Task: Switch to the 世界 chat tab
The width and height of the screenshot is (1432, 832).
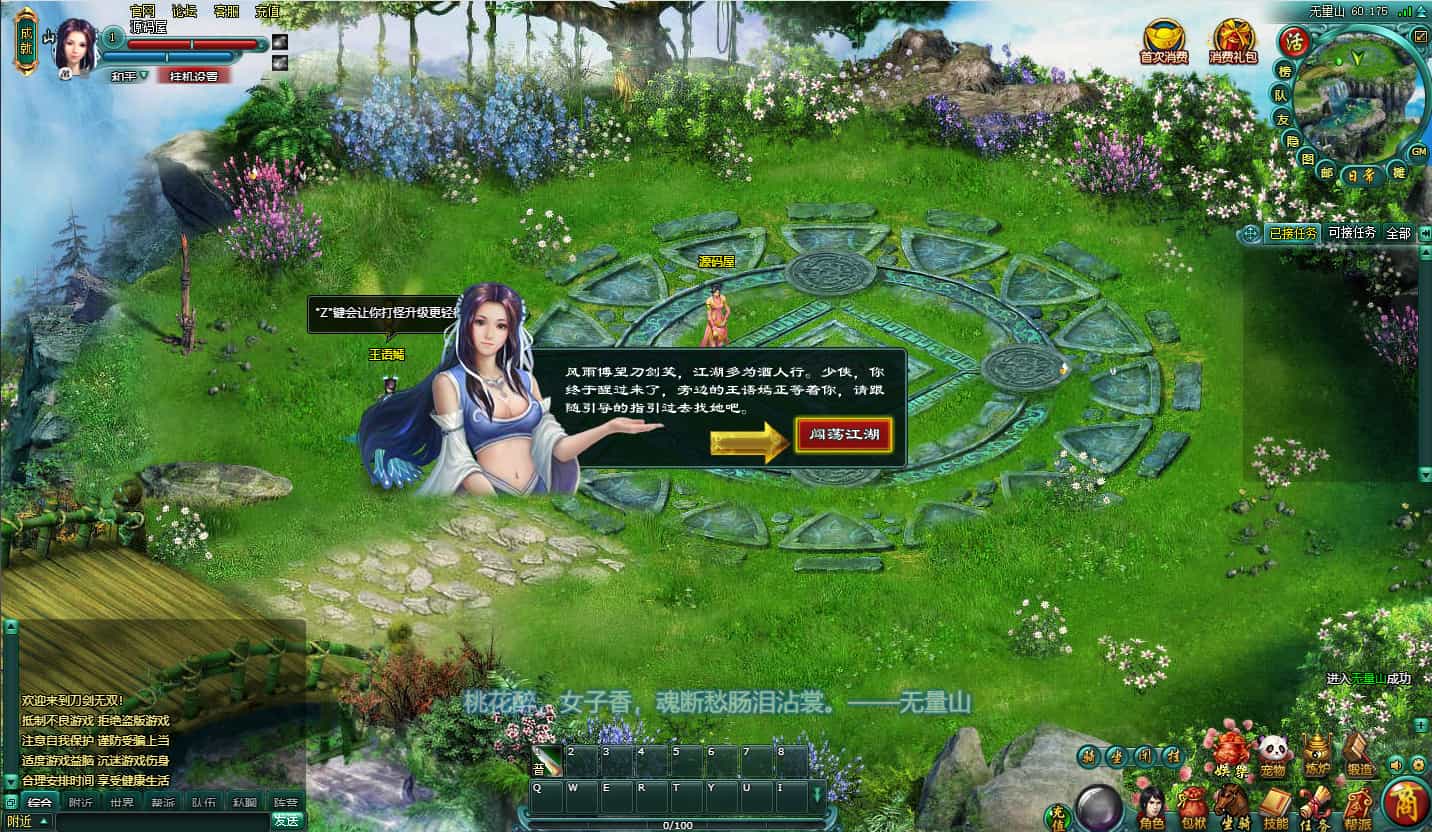Action: coord(121,802)
